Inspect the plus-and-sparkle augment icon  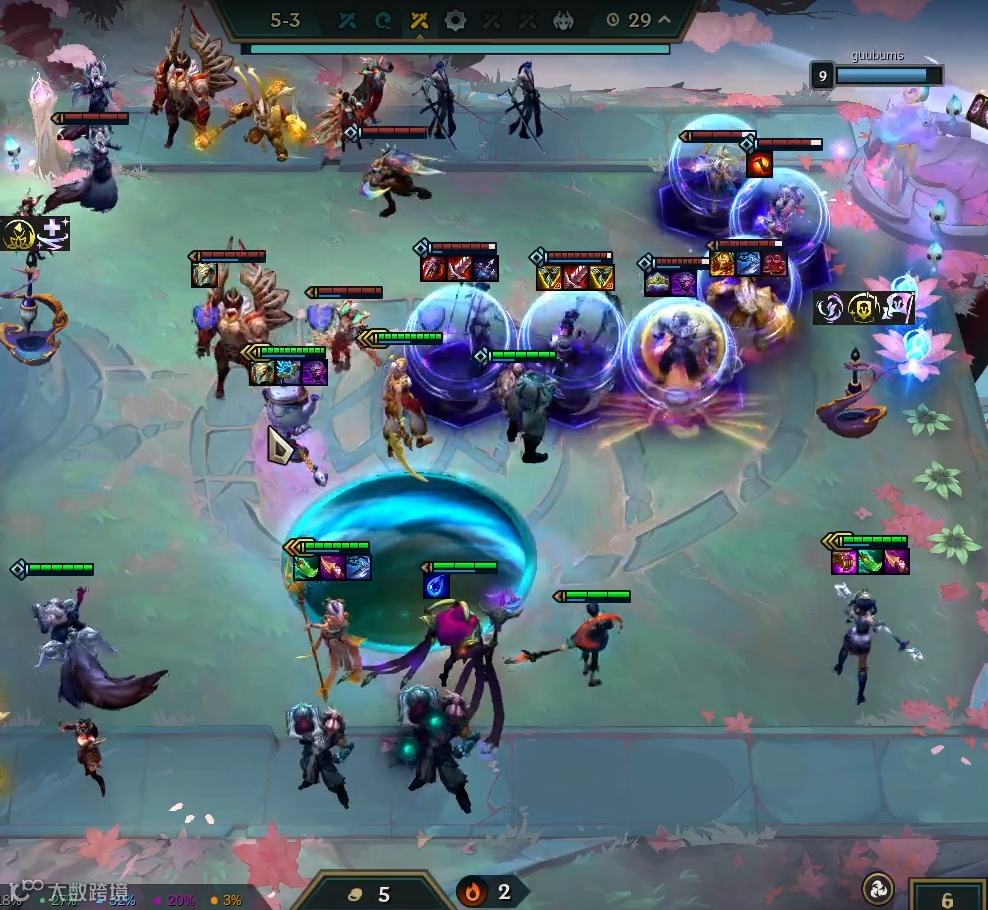coord(52,234)
